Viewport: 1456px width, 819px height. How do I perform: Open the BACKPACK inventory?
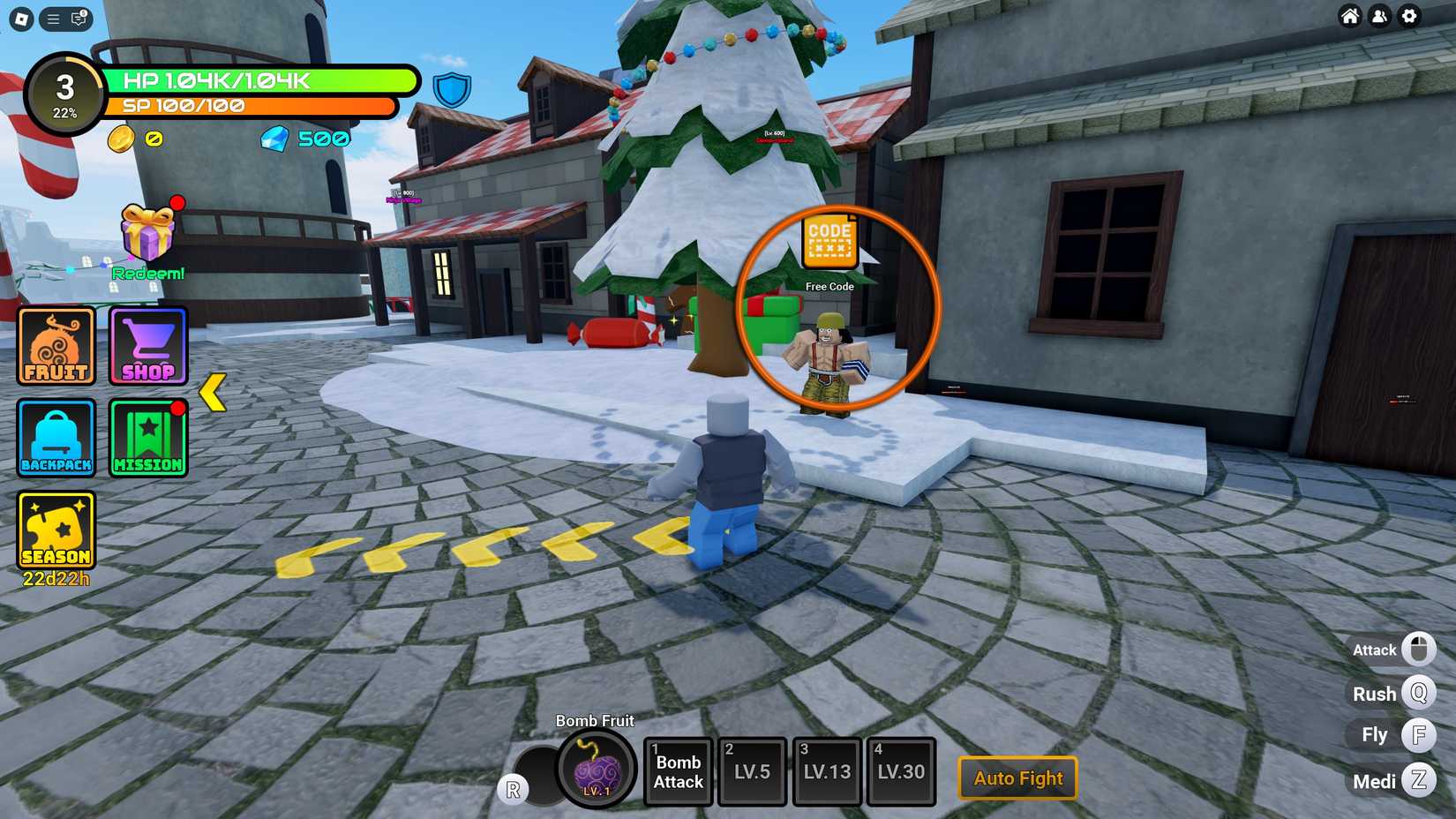(56, 438)
